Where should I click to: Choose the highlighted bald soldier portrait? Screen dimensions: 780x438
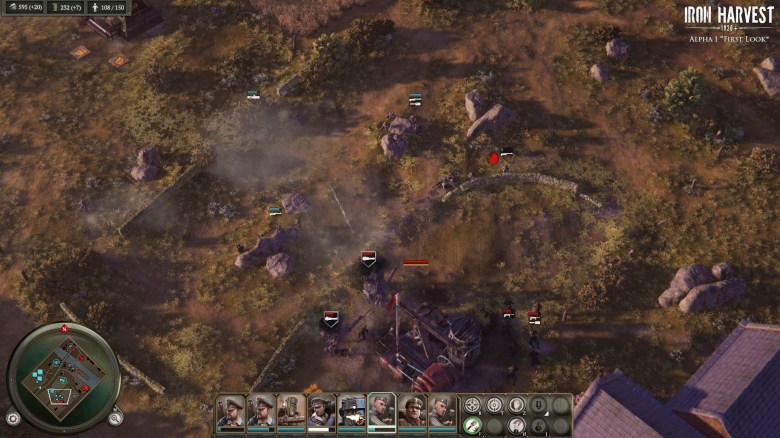381,411
